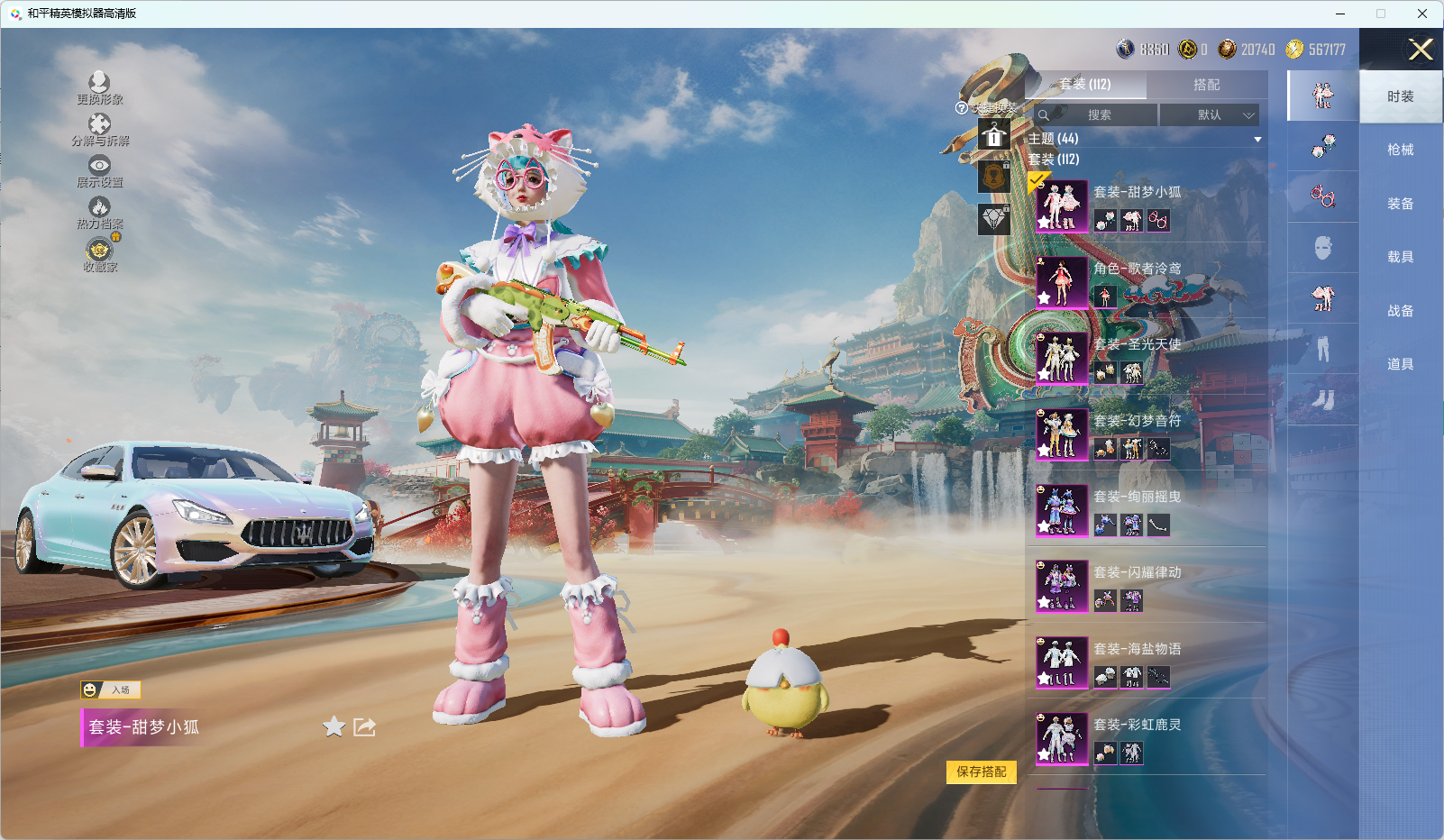
Task: Choose the 道具 menu entry
Action: point(1400,364)
